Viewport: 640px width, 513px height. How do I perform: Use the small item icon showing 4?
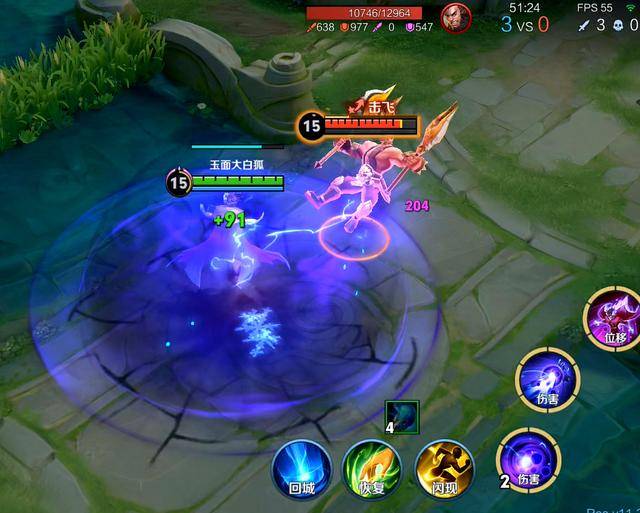[x=401, y=415]
